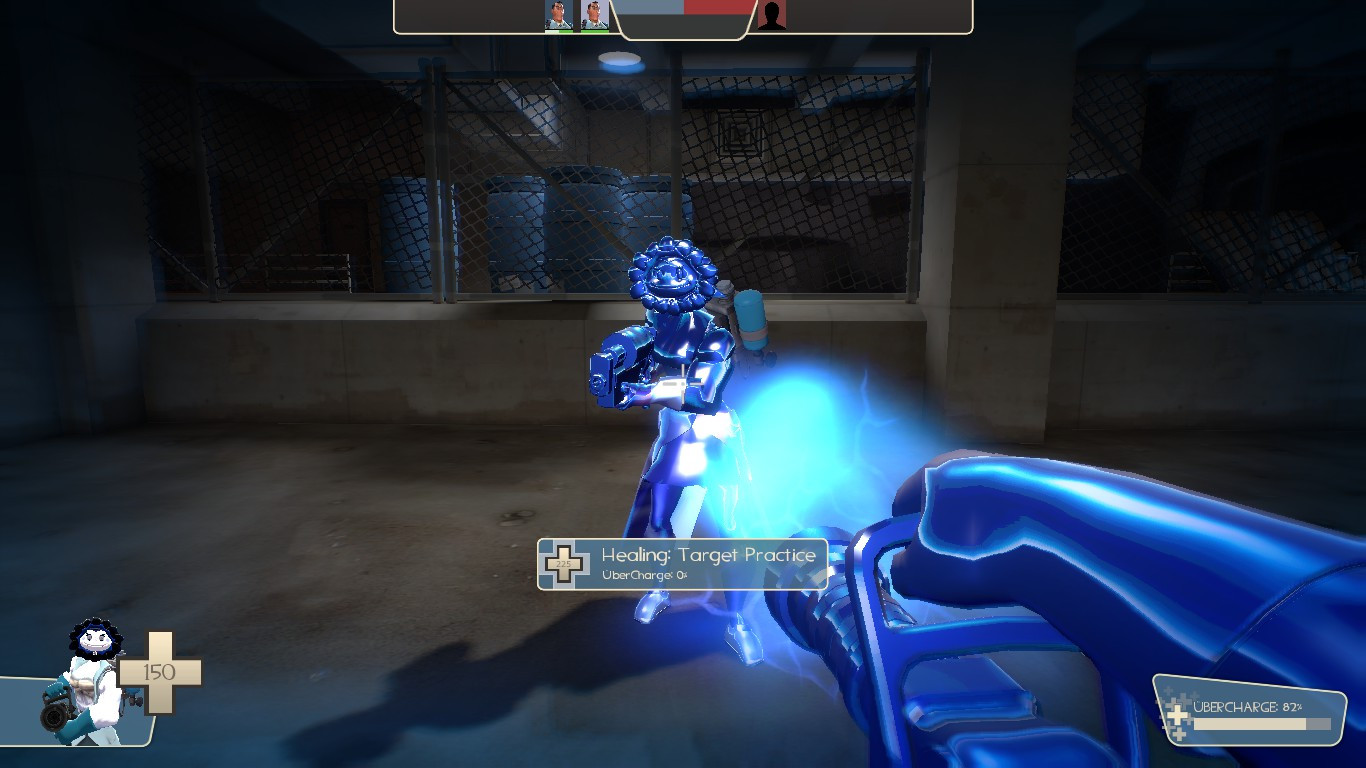Select the dark silhouette enemy avatar top right

pos(769,16)
